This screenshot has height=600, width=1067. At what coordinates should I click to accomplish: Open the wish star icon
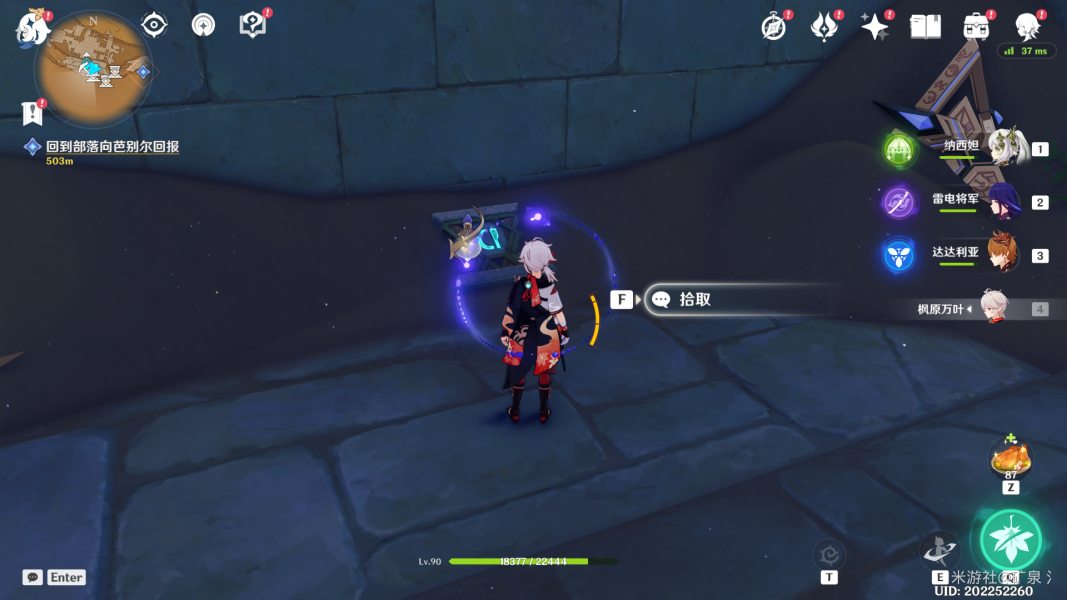click(875, 27)
